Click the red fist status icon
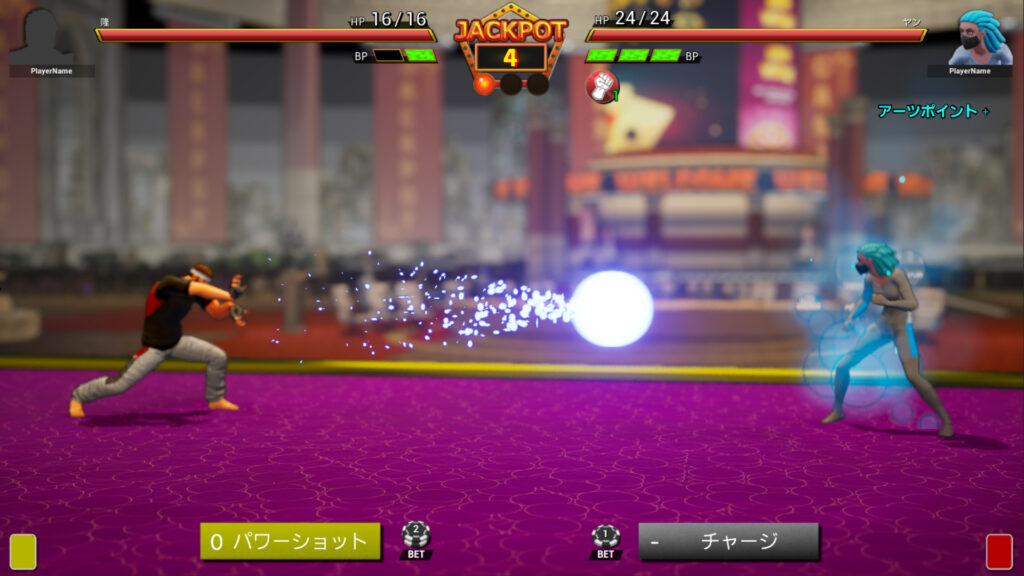This screenshot has width=1024, height=576. [601, 87]
